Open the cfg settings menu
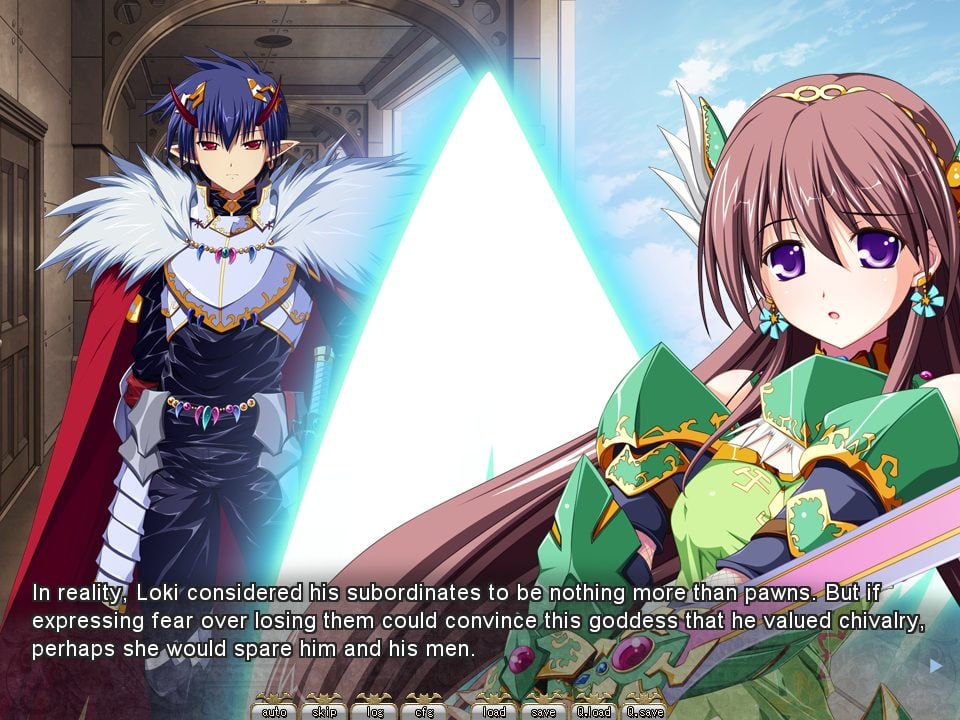 pos(423,711)
